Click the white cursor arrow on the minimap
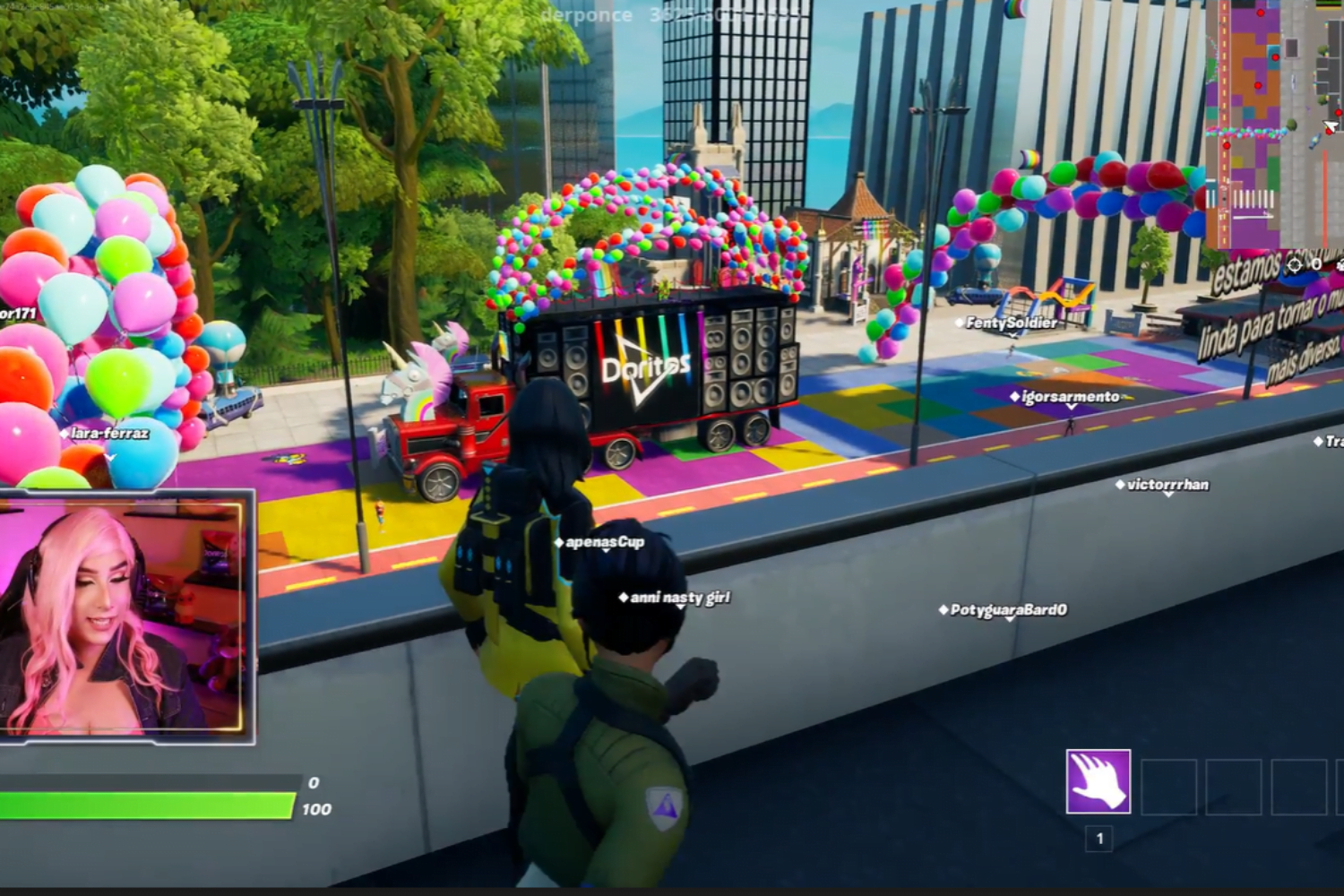The height and width of the screenshot is (896, 1344). click(x=1330, y=126)
